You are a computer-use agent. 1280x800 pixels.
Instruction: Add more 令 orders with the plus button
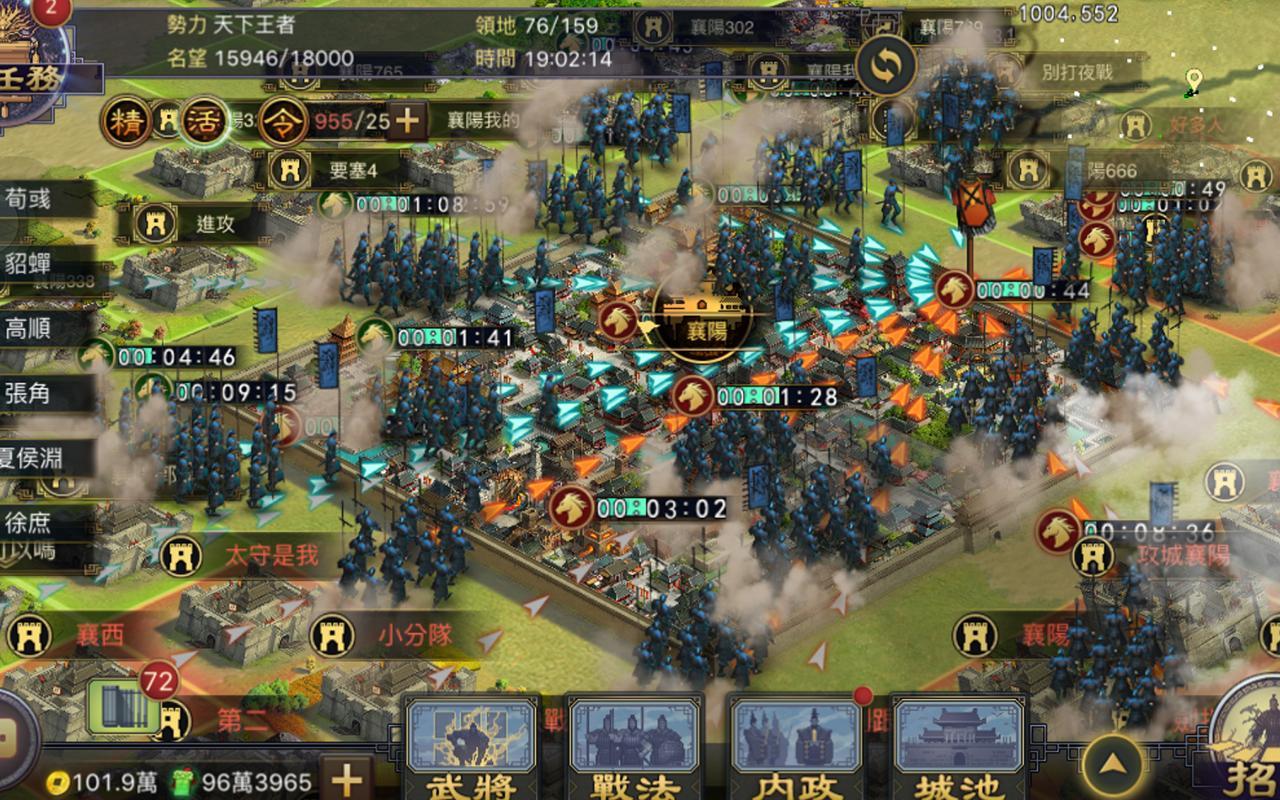pyautogui.click(x=406, y=122)
